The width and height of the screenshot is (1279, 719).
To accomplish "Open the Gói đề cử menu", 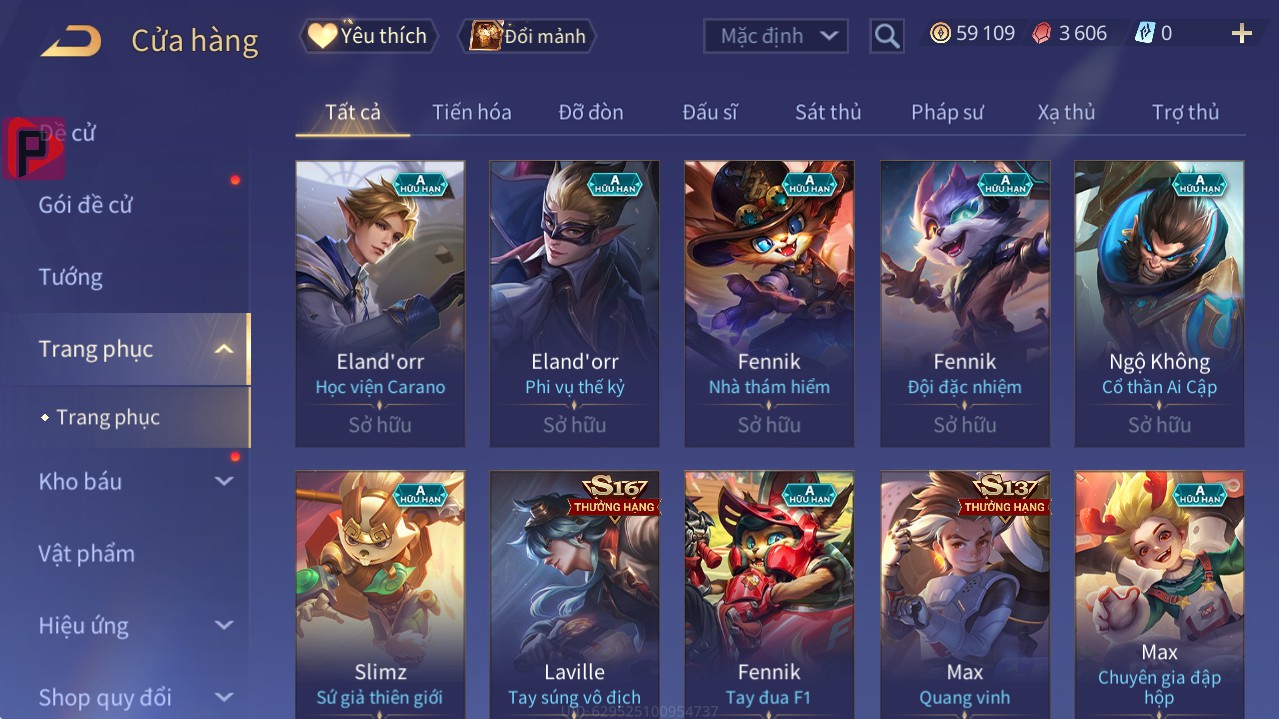I will point(86,205).
